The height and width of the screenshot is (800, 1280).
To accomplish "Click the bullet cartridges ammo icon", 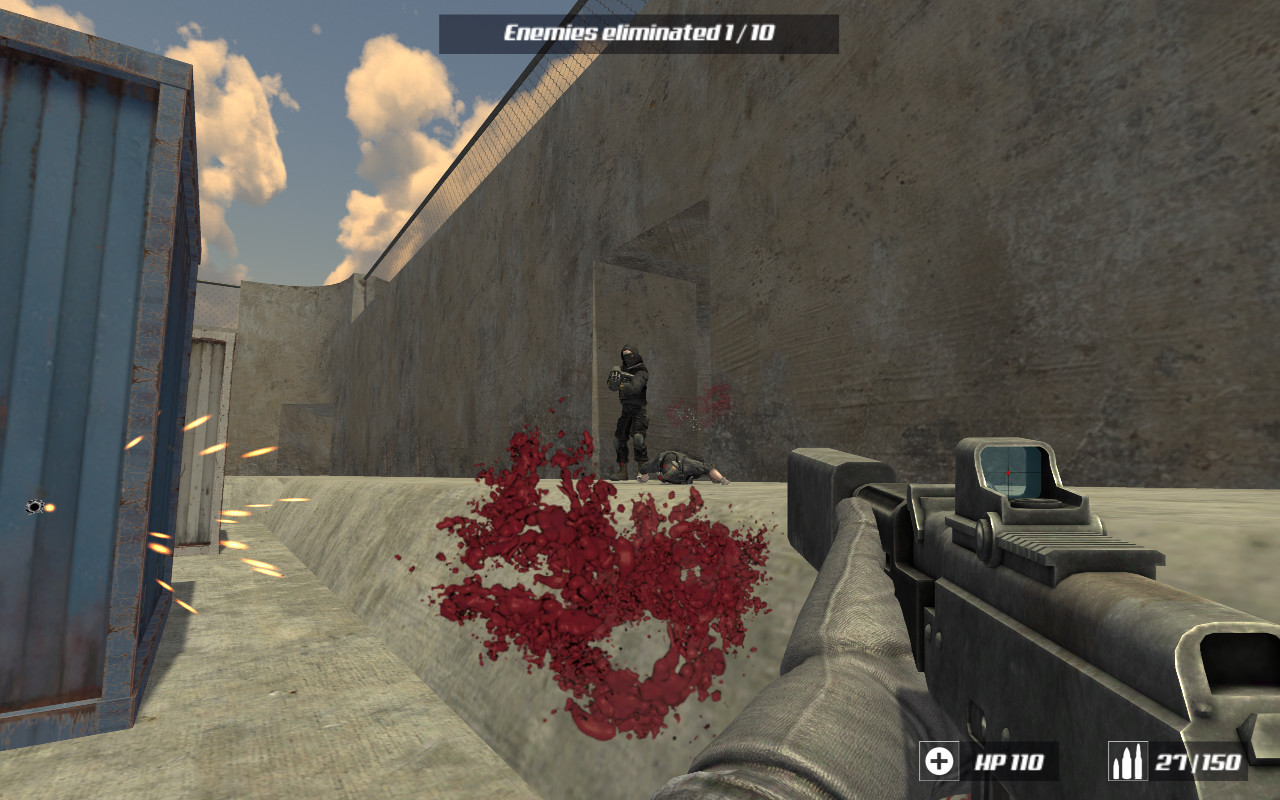I will pyautogui.click(x=1128, y=761).
